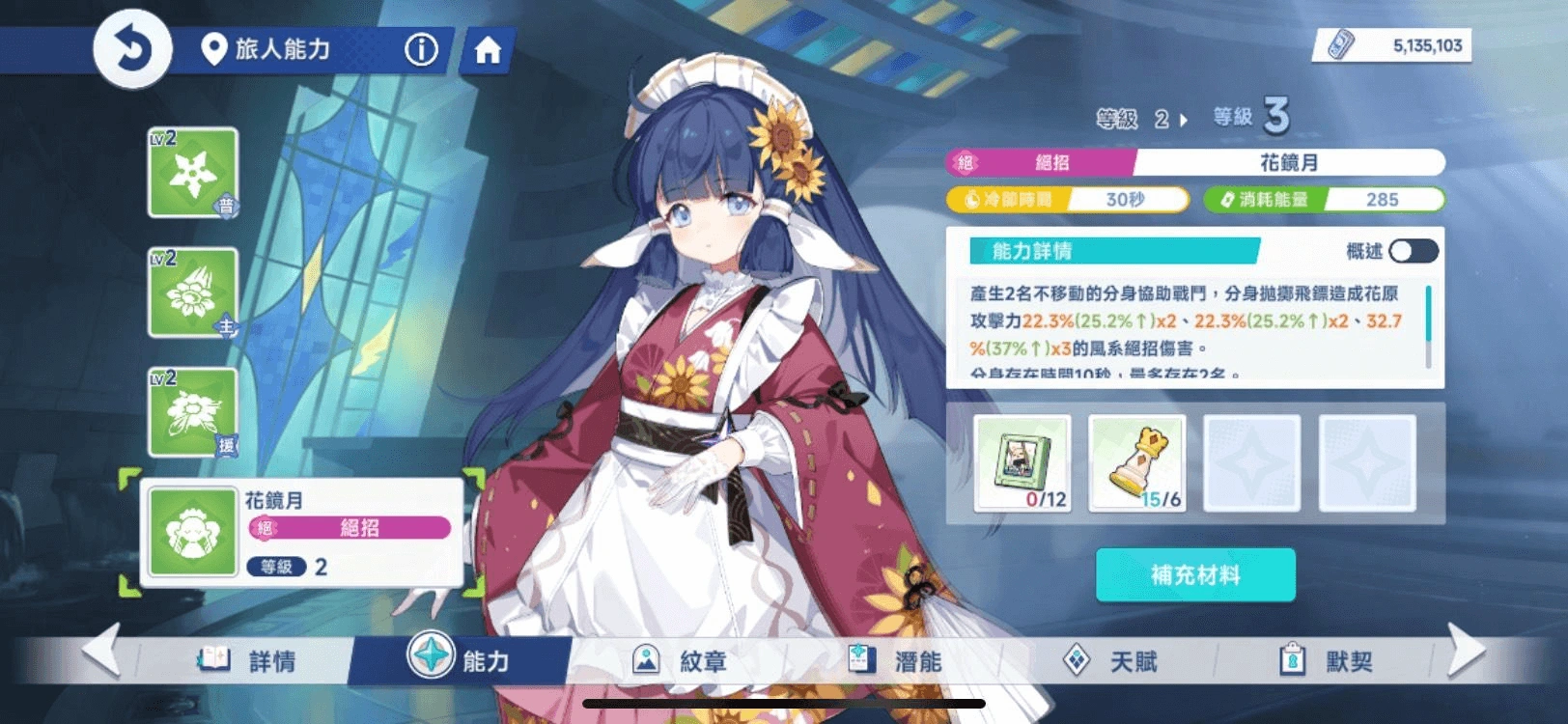Tap the photo card material slot
The height and width of the screenshot is (724, 1568).
coord(1022,463)
